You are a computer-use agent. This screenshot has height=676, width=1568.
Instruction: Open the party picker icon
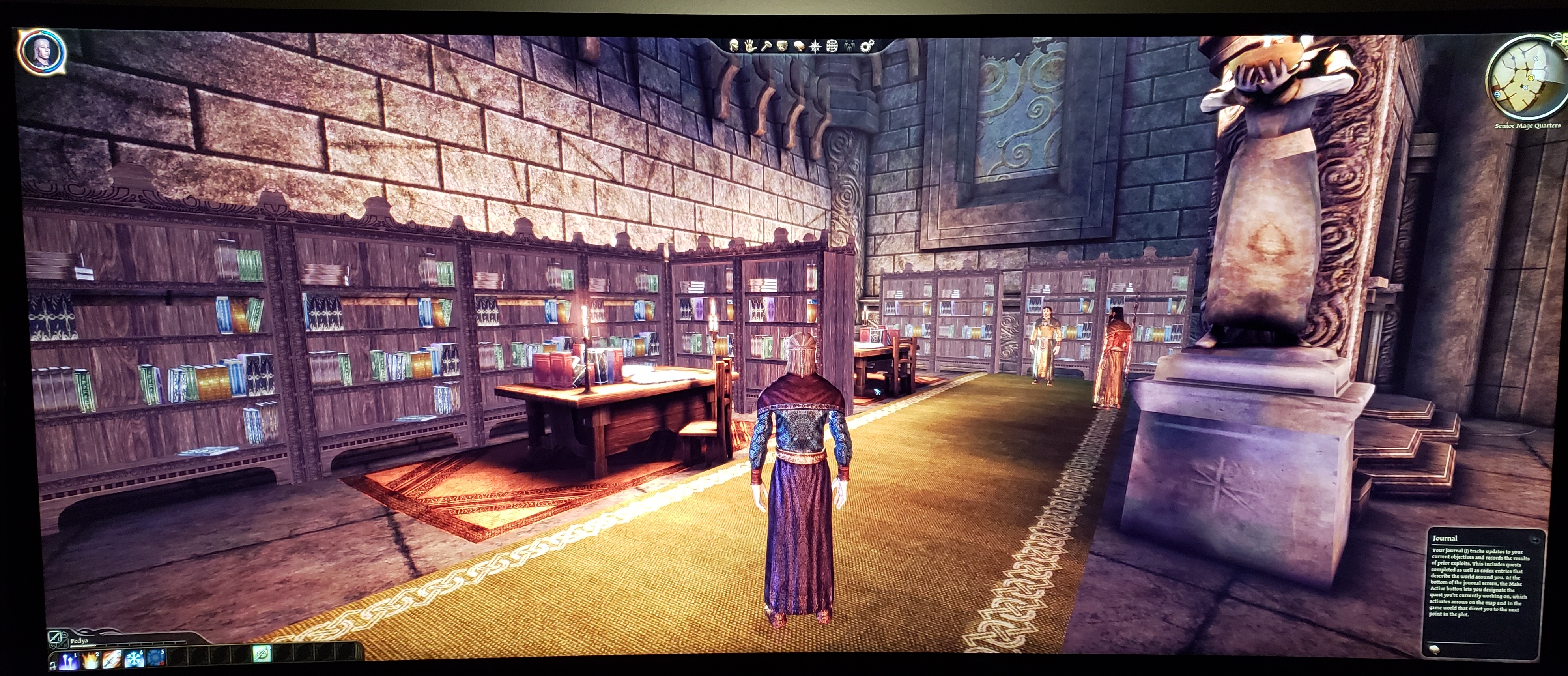pyautogui.click(x=850, y=46)
